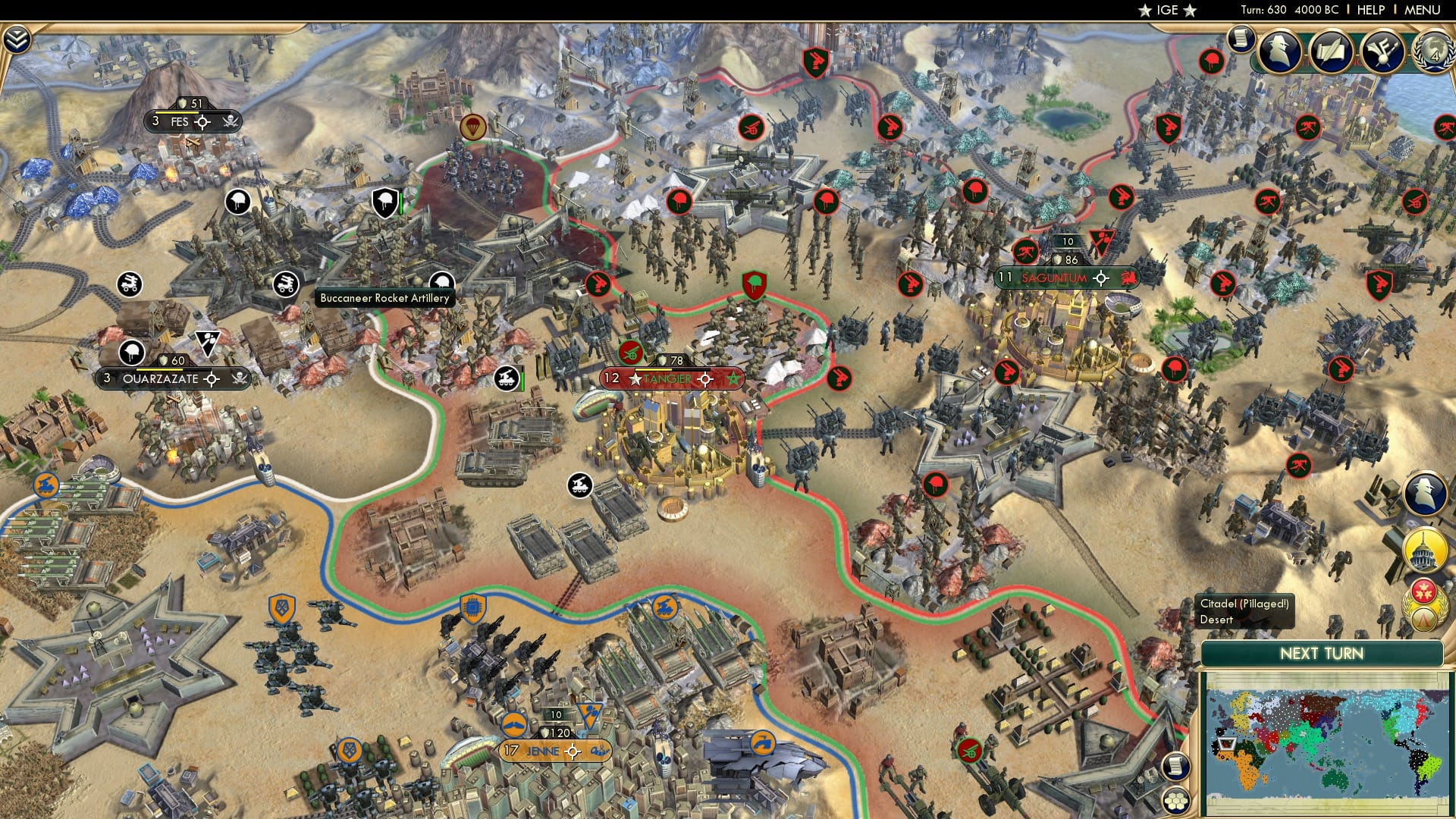Viewport: 1456px width, 819px height.
Task: Toggle the notification log scroll beside the minimap
Action: (x=1176, y=766)
